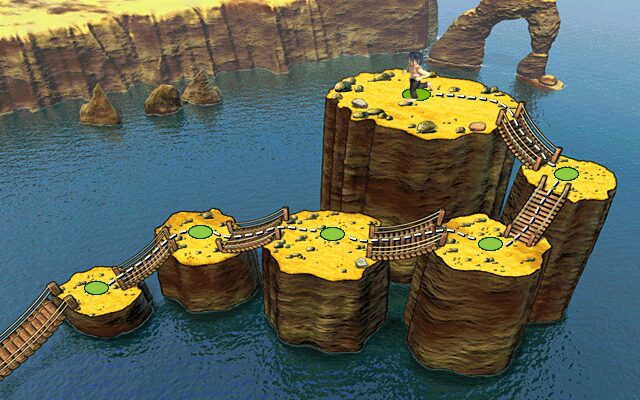Choose the green node on the smallest island

coord(96,288)
